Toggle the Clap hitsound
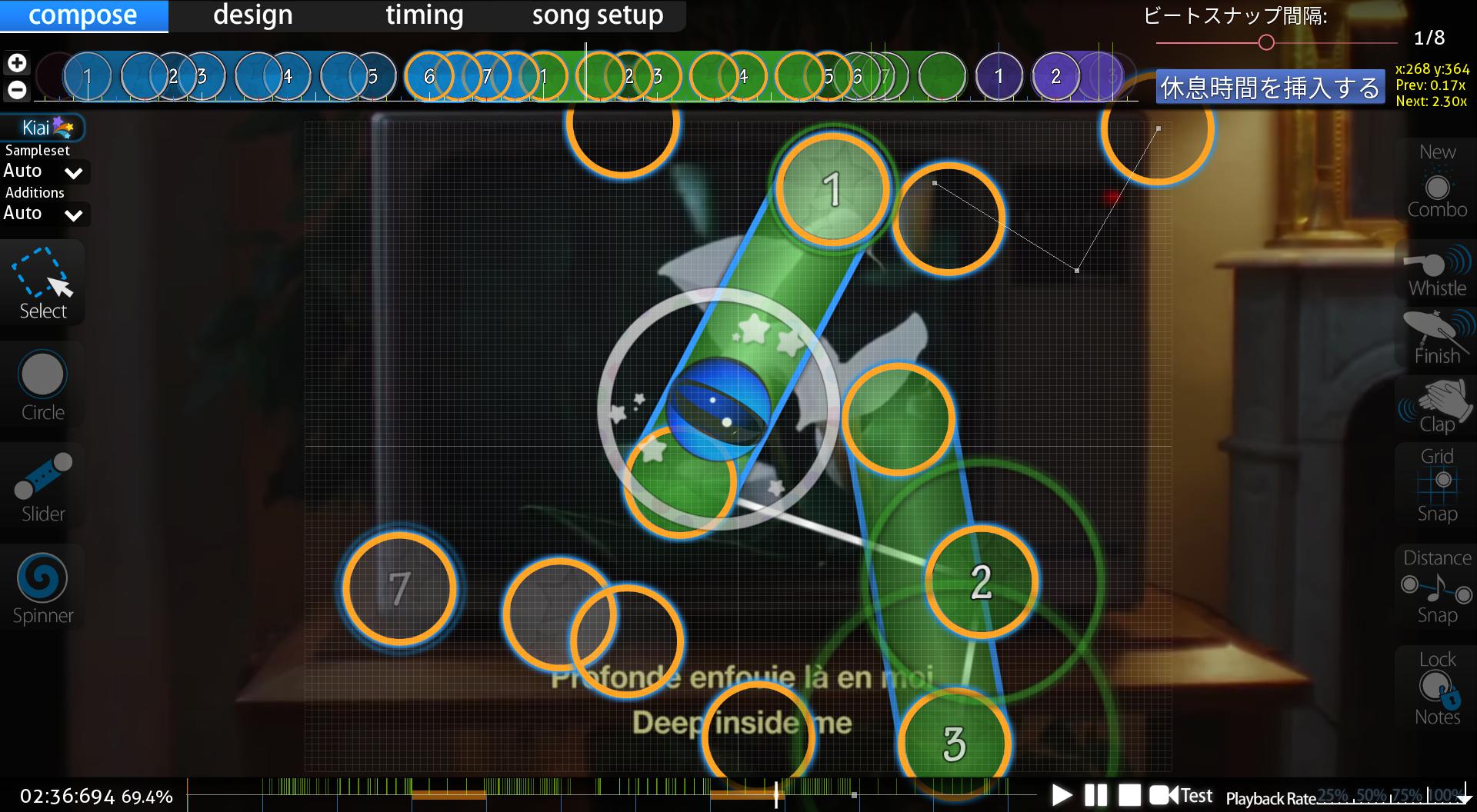1477x812 pixels. coord(1436,408)
